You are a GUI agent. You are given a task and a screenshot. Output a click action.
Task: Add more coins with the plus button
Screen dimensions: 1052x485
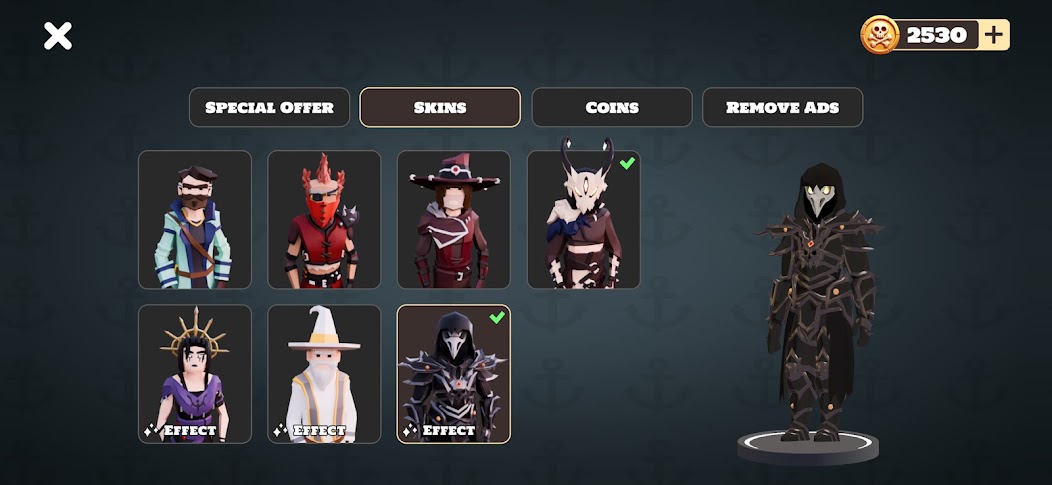(x=994, y=35)
